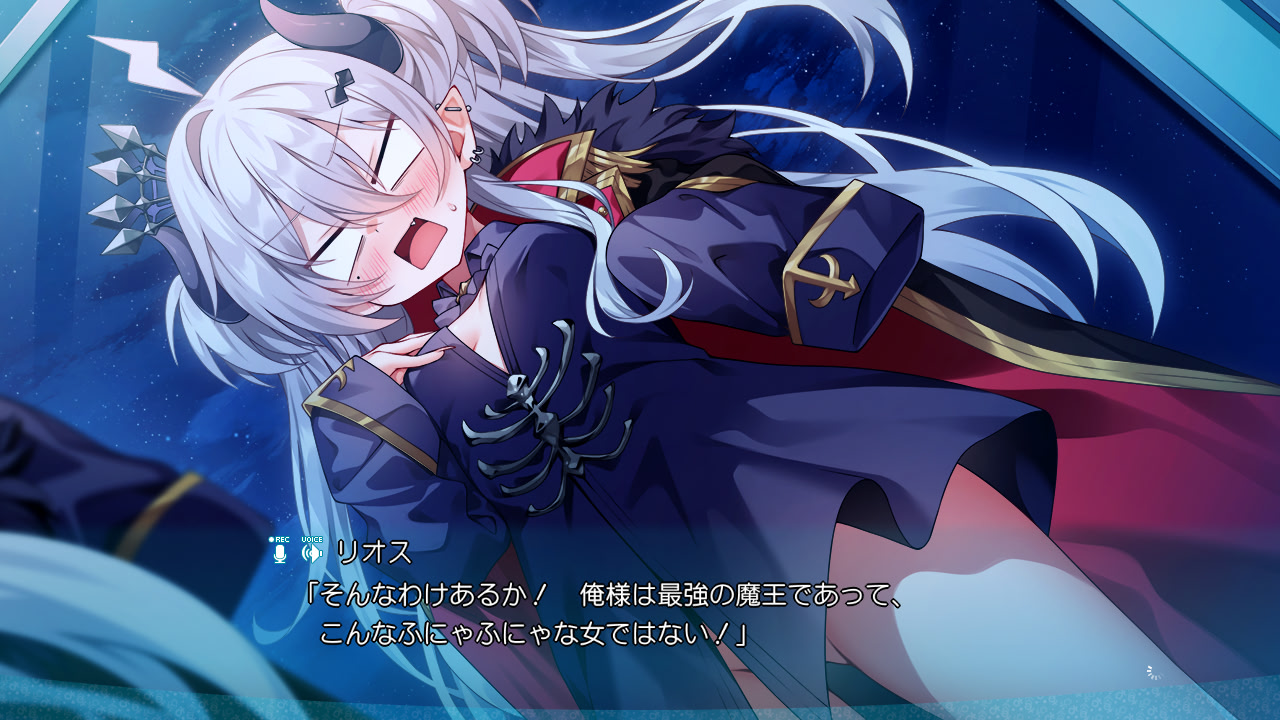Tap the sound-wave part of the VOICE icon
1280x720 pixels.
306,552
